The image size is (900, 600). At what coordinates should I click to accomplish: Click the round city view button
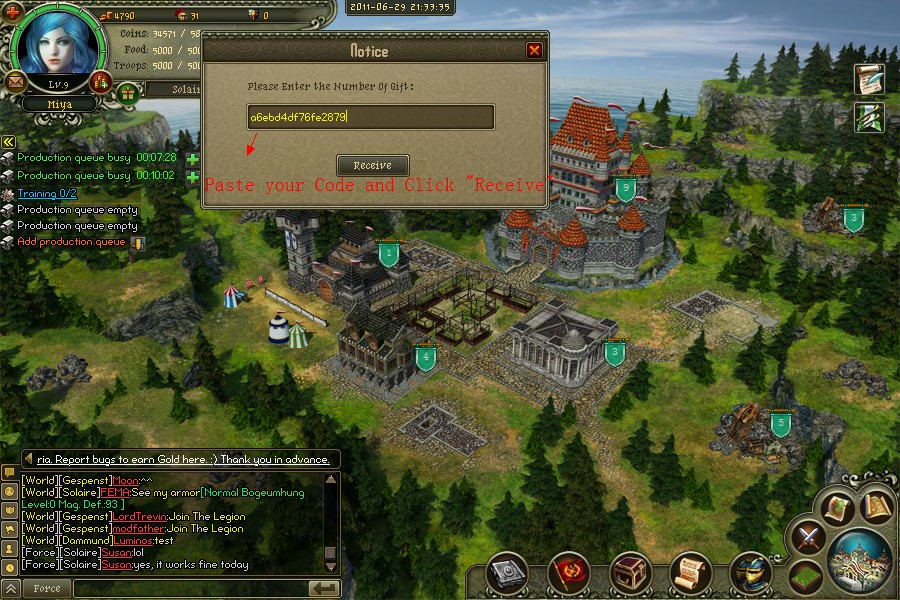[859, 558]
